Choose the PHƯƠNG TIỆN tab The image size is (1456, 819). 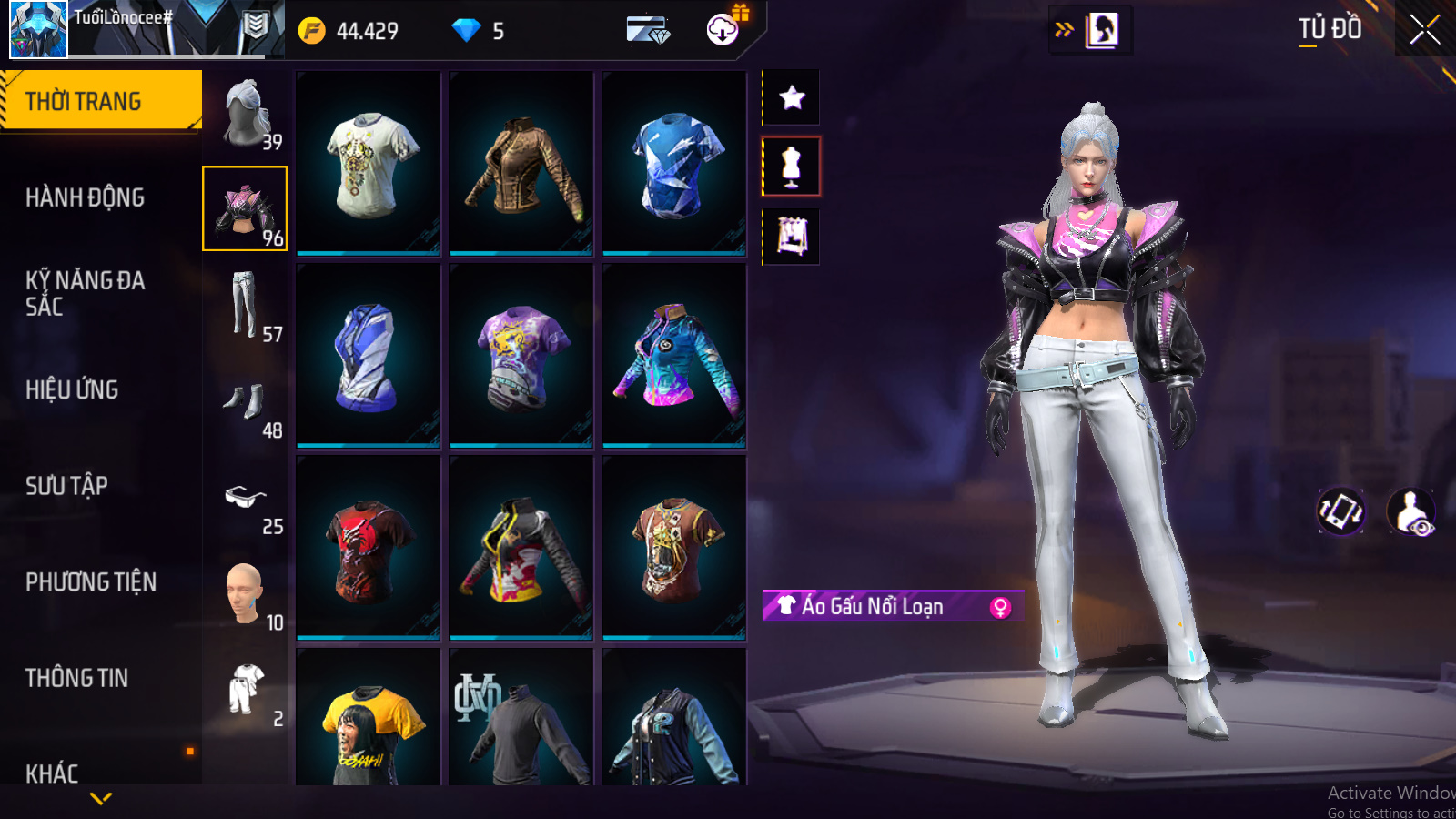coord(91,582)
